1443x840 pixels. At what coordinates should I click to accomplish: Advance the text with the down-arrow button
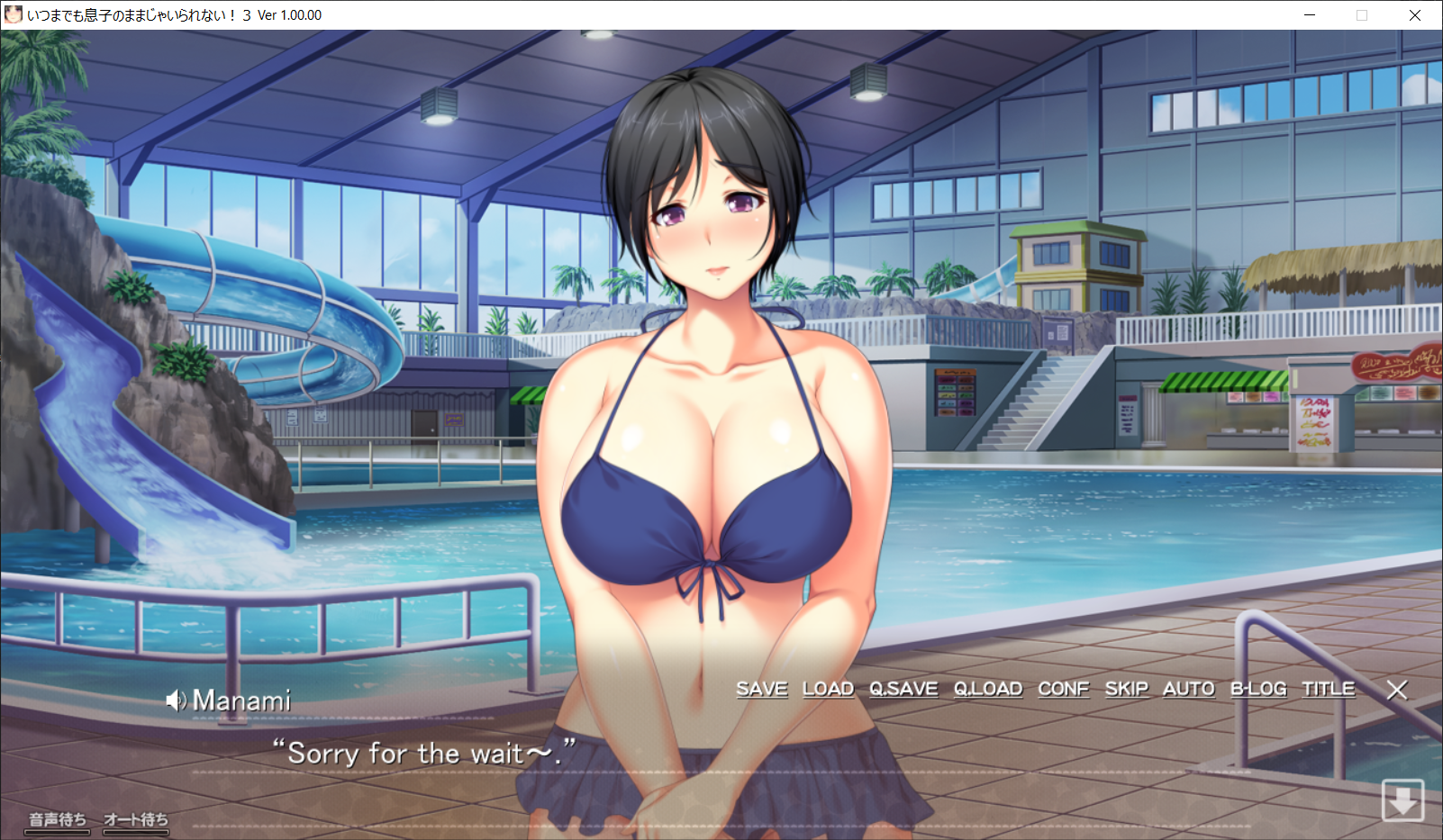pyautogui.click(x=1402, y=799)
